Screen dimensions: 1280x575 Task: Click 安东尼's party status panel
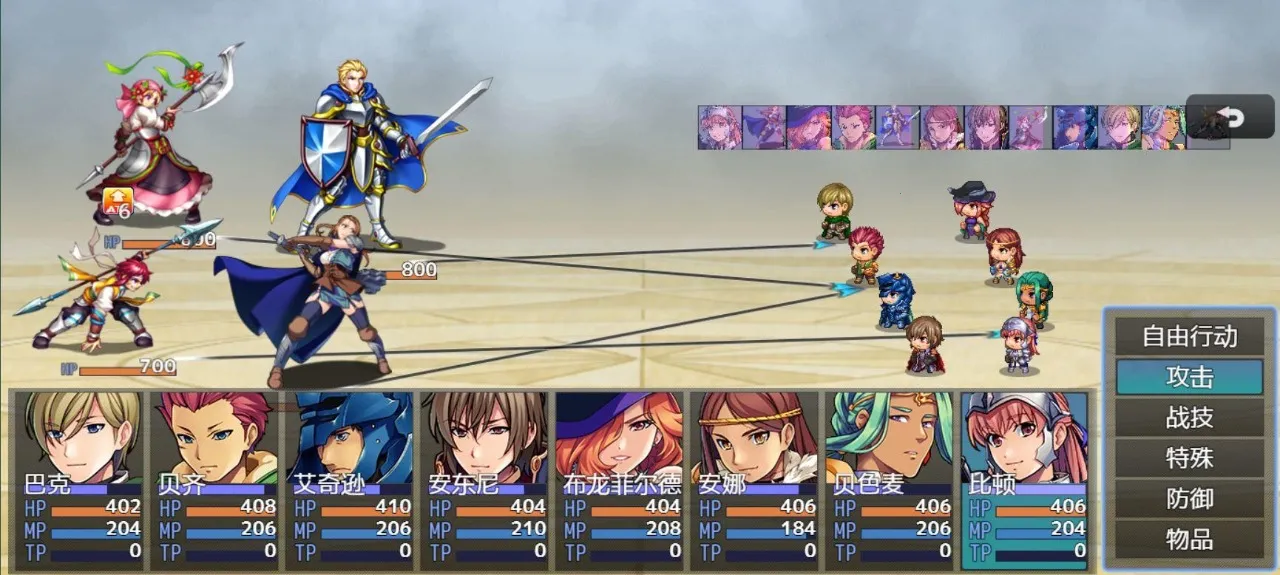tap(485, 480)
